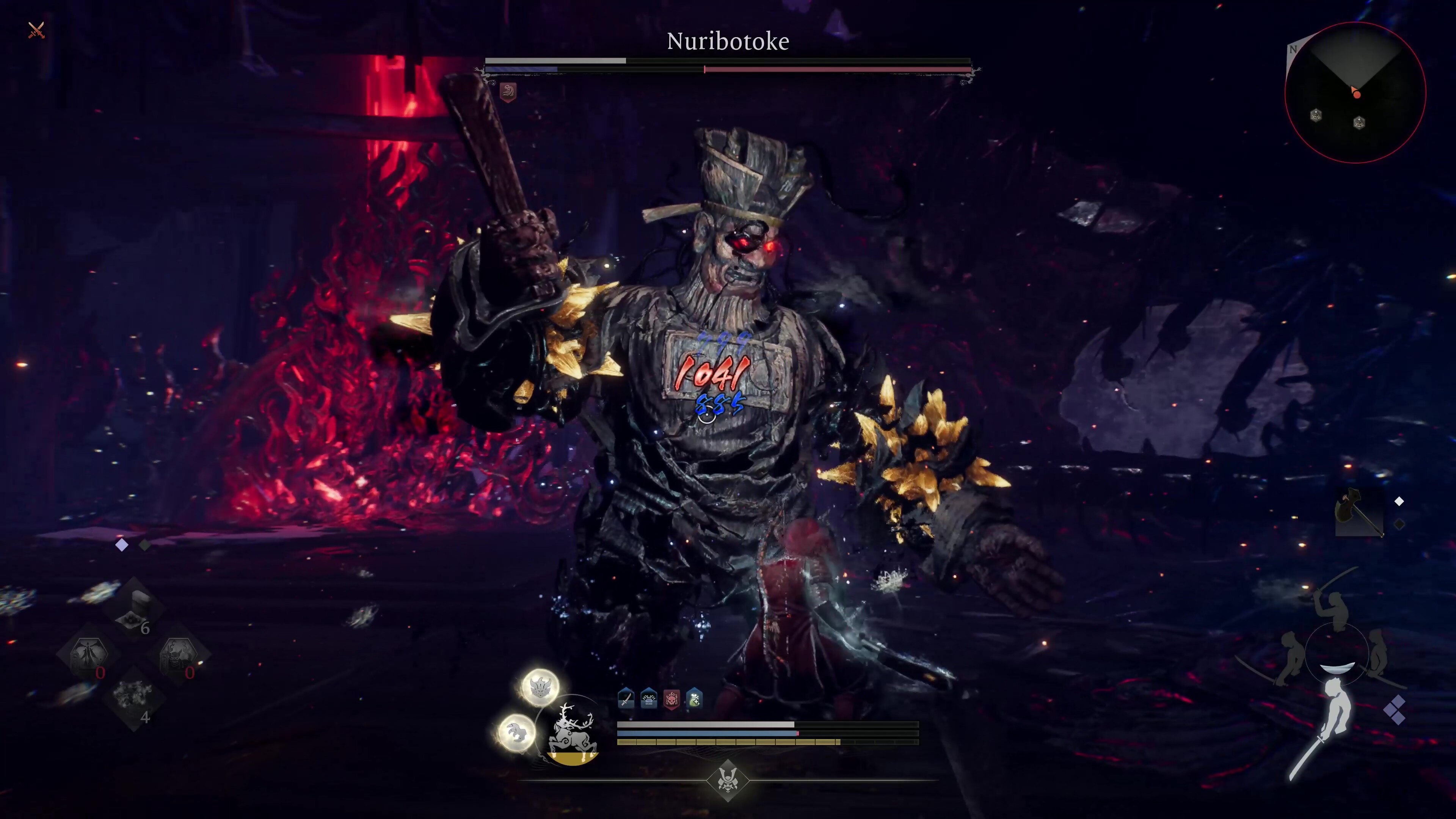The height and width of the screenshot is (819, 1456).
Task: Click the samurai helmet style emblem
Action: (728, 781)
